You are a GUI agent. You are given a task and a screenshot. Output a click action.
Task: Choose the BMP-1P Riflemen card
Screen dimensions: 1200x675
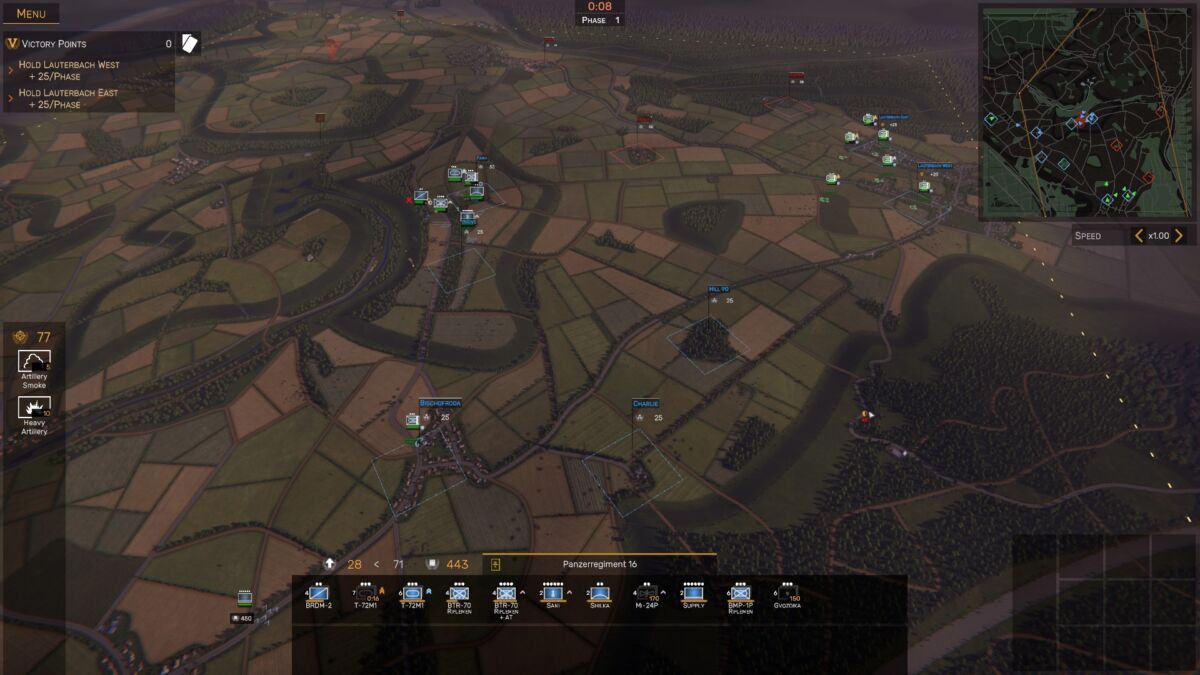(740, 595)
